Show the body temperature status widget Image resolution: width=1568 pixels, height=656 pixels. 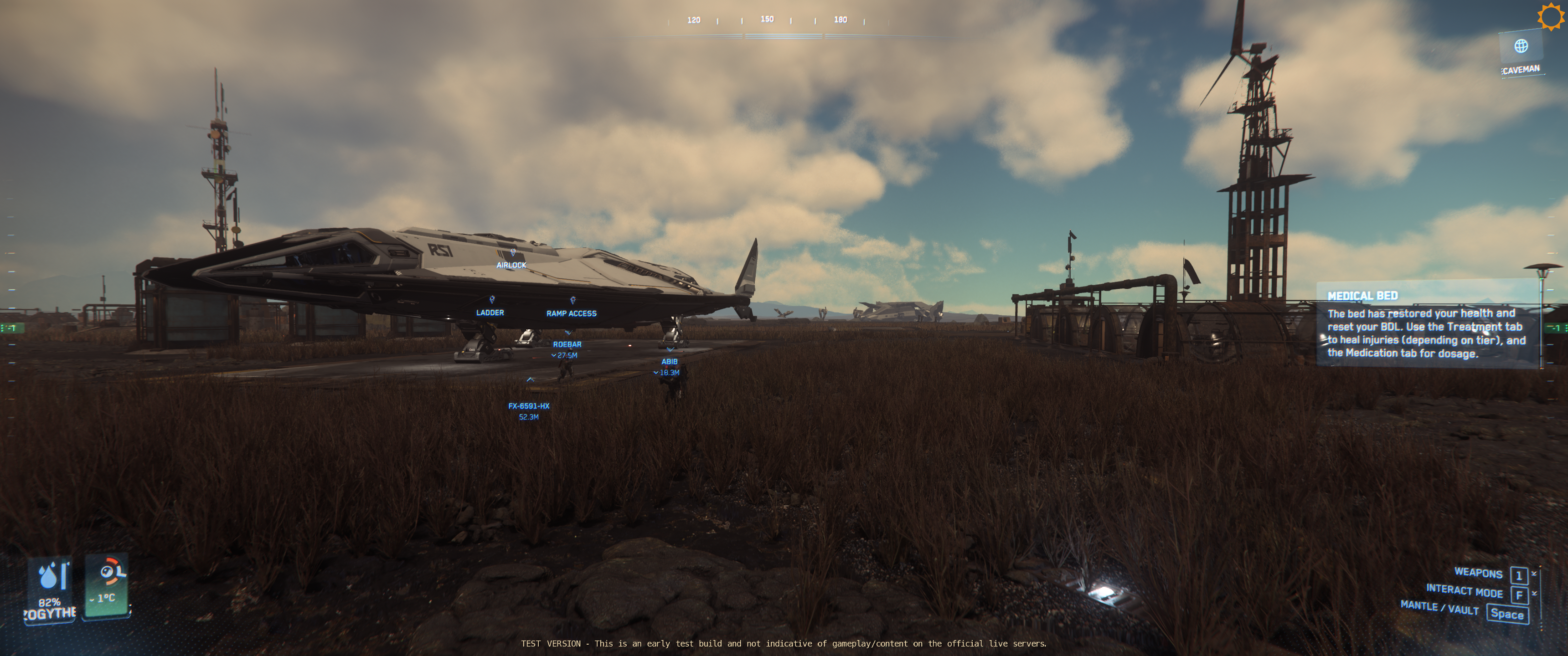(x=107, y=584)
